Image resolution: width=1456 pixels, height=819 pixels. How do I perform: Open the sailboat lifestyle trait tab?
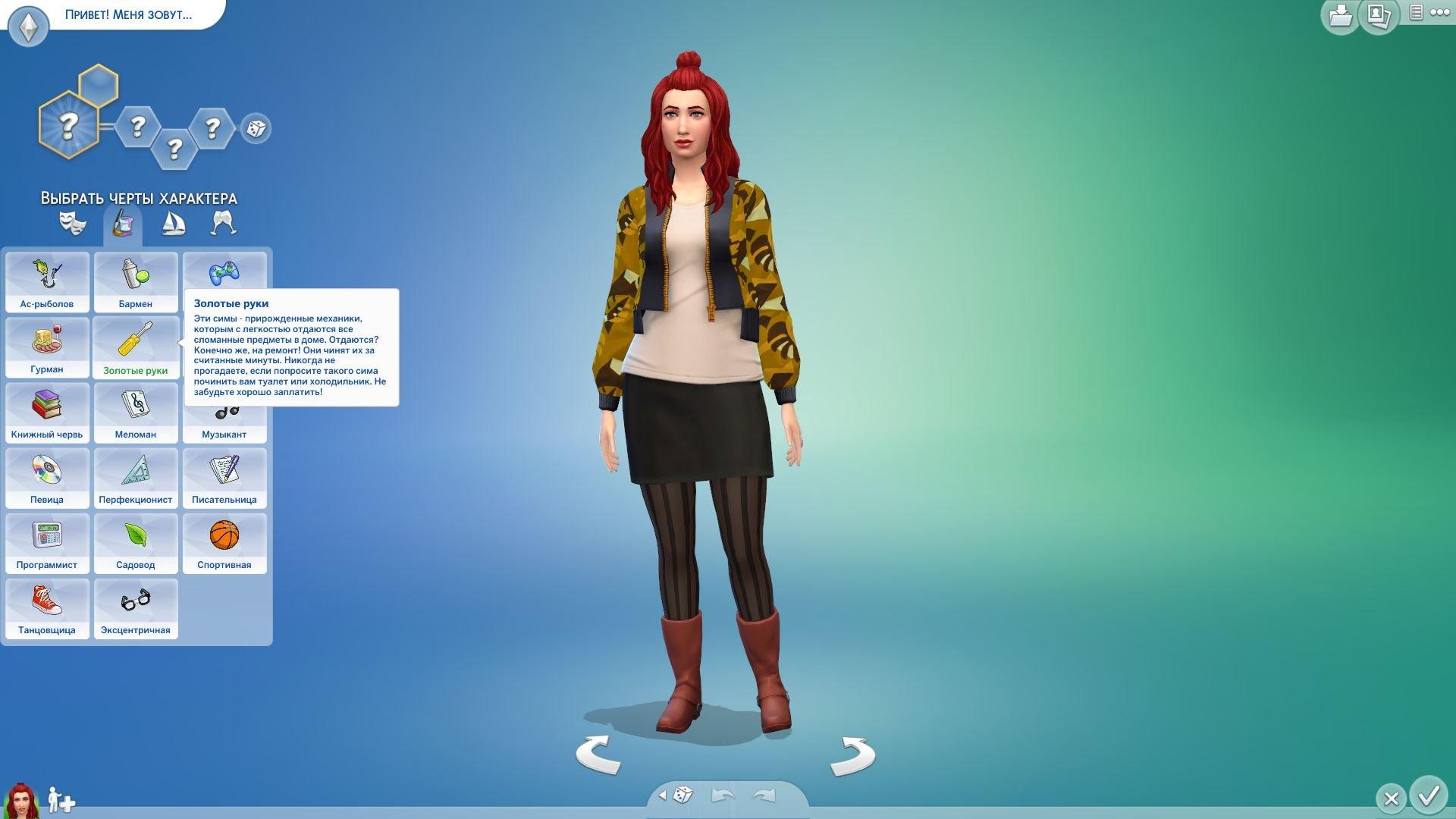(174, 223)
